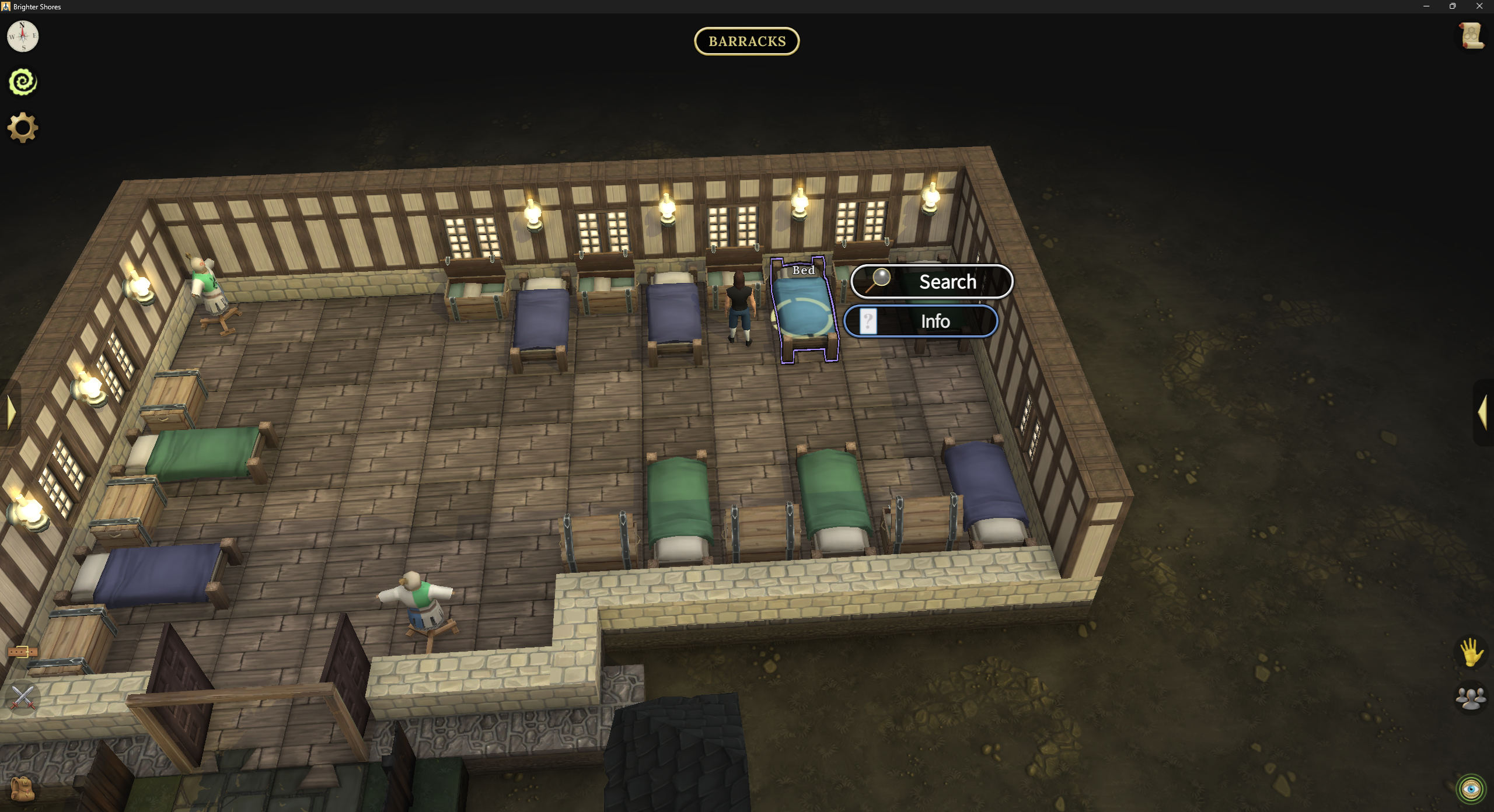This screenshot has width=1494, height=812.
Task: Open the leather belt icon
Action: (23, 652)
